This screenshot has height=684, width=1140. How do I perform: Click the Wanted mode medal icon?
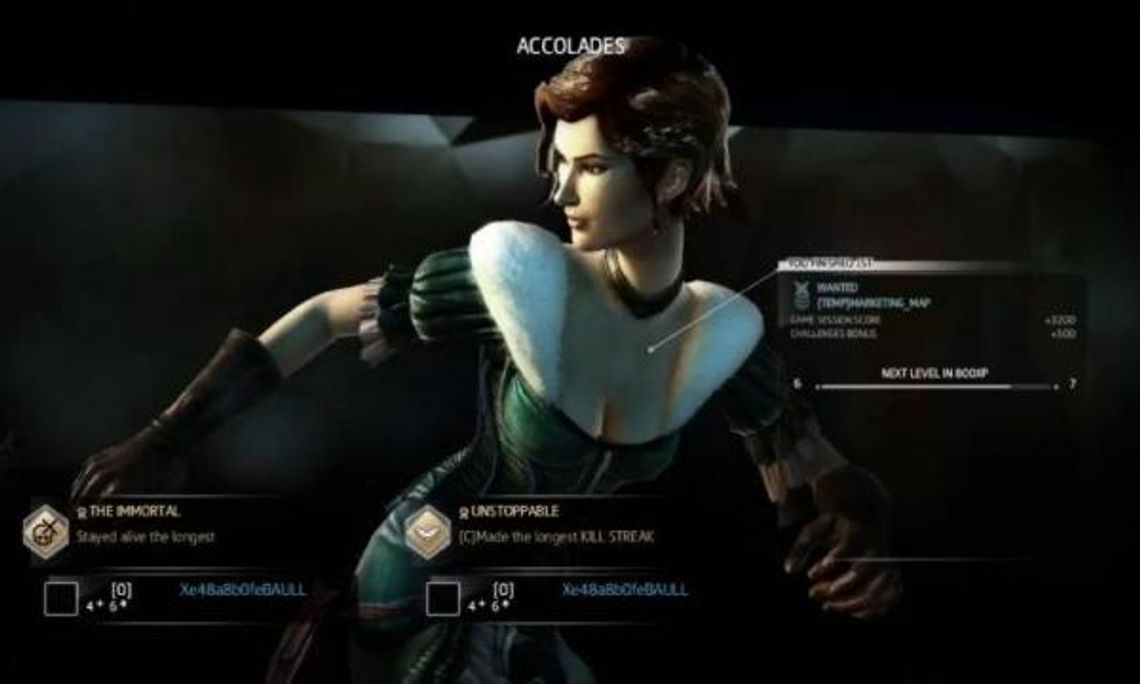tap(801, 293)
